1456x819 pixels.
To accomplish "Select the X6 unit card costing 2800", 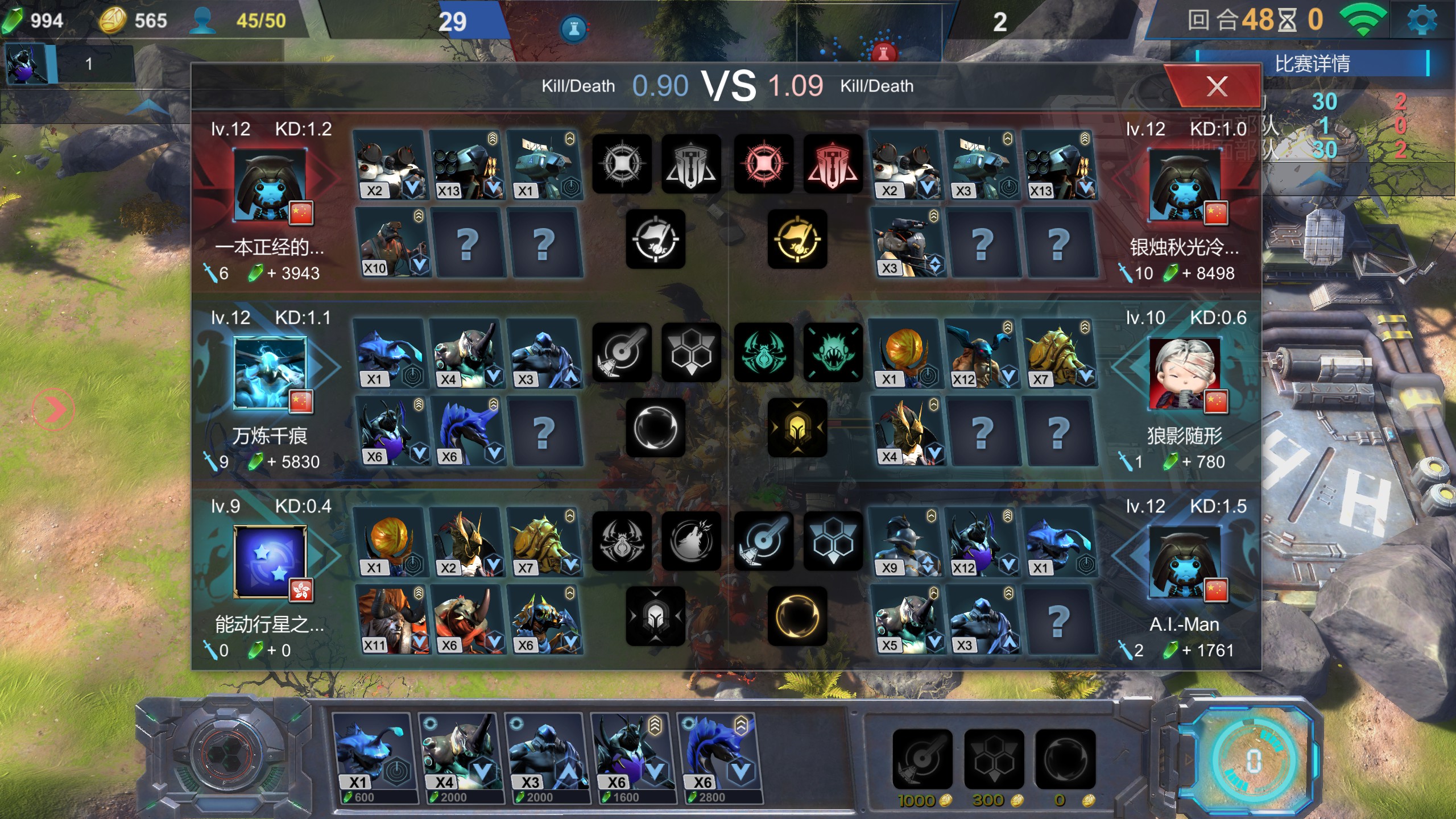I will coord(718,758).
